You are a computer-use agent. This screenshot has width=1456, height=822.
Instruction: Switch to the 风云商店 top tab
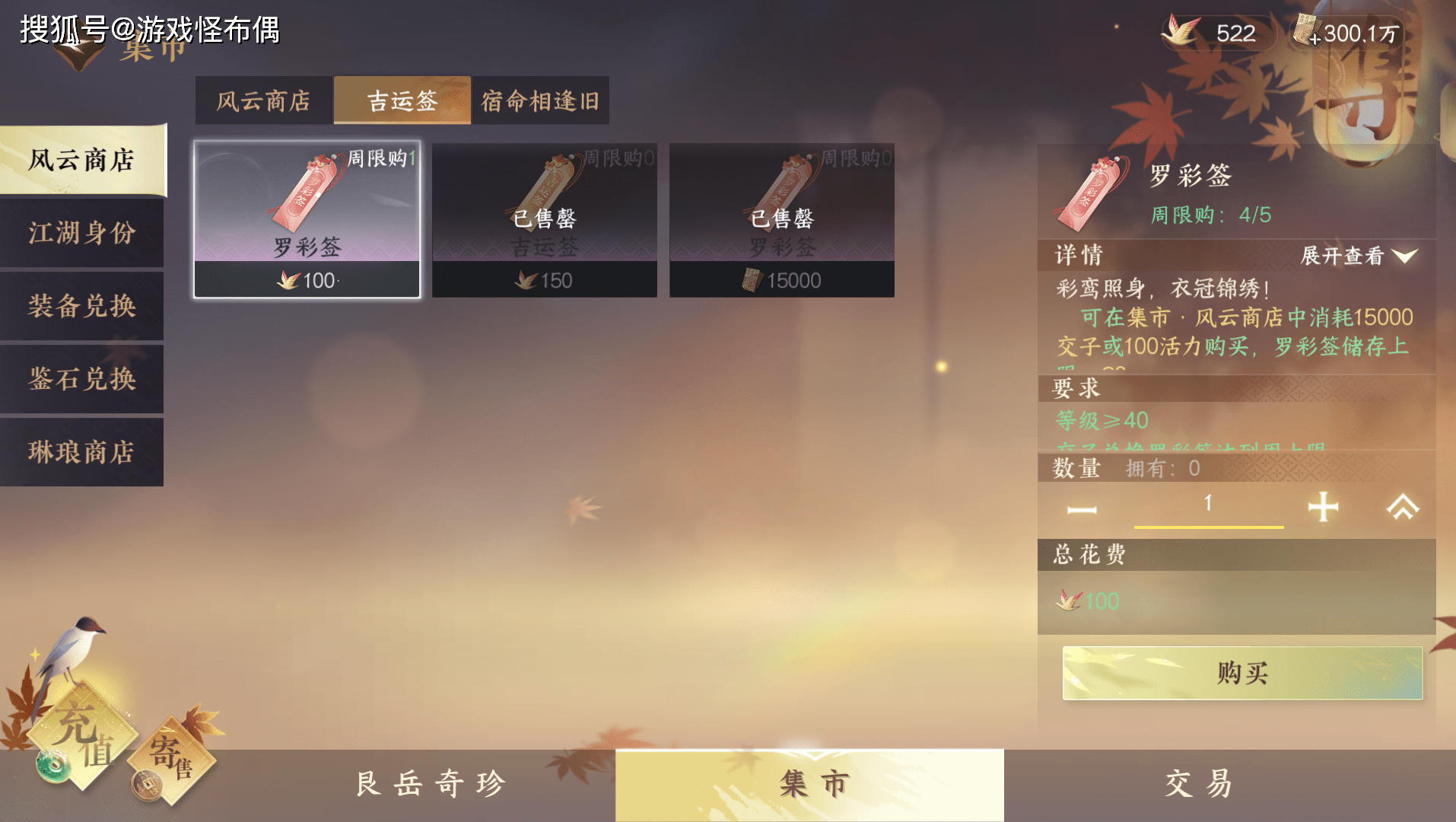point(263,100)
